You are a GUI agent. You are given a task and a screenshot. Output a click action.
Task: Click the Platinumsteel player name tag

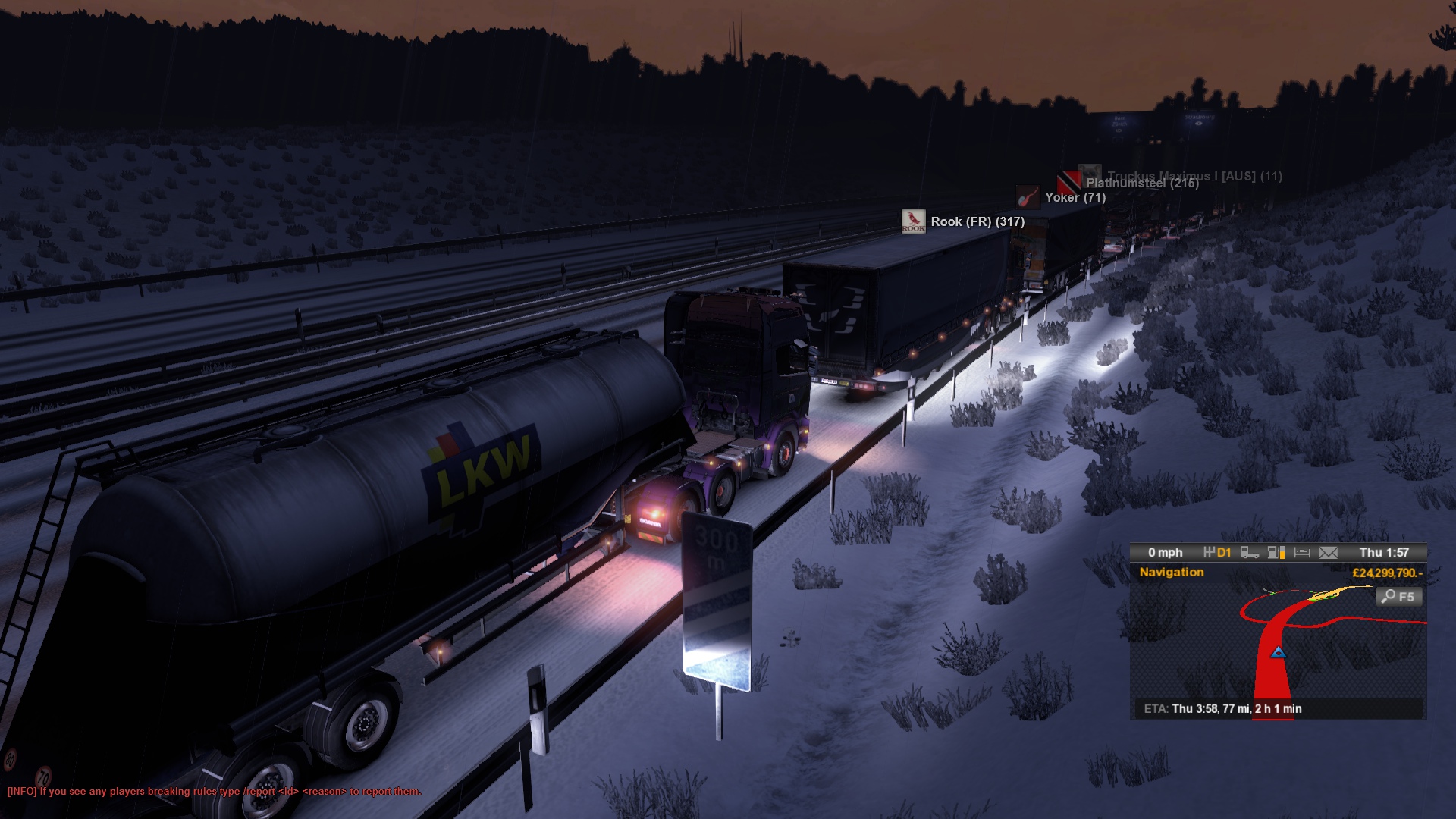(1141, 183)
